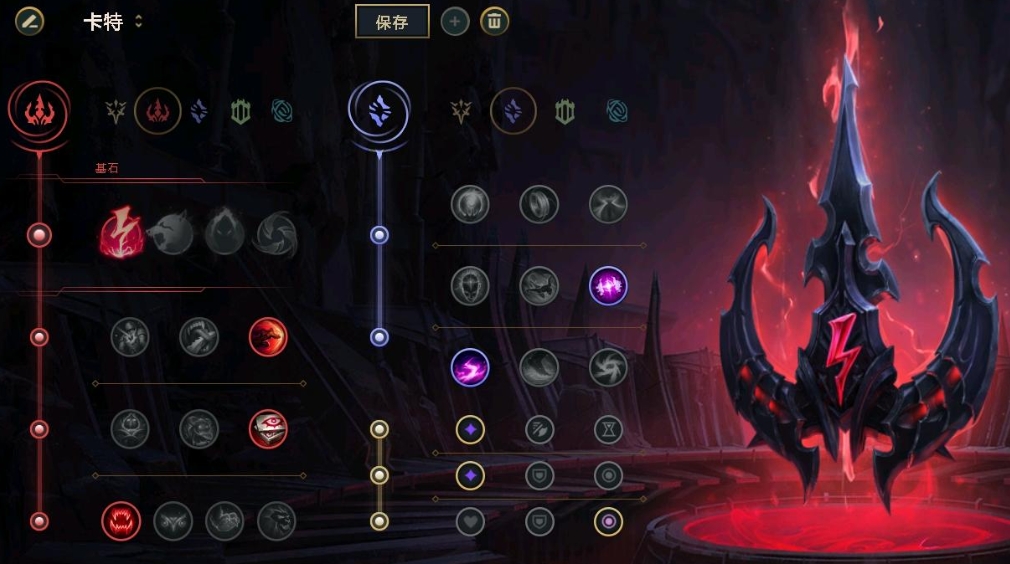This screenshot has height=564, width=1010.
Task: Choose the purple Scorch rune
Action: coord(470,367)
